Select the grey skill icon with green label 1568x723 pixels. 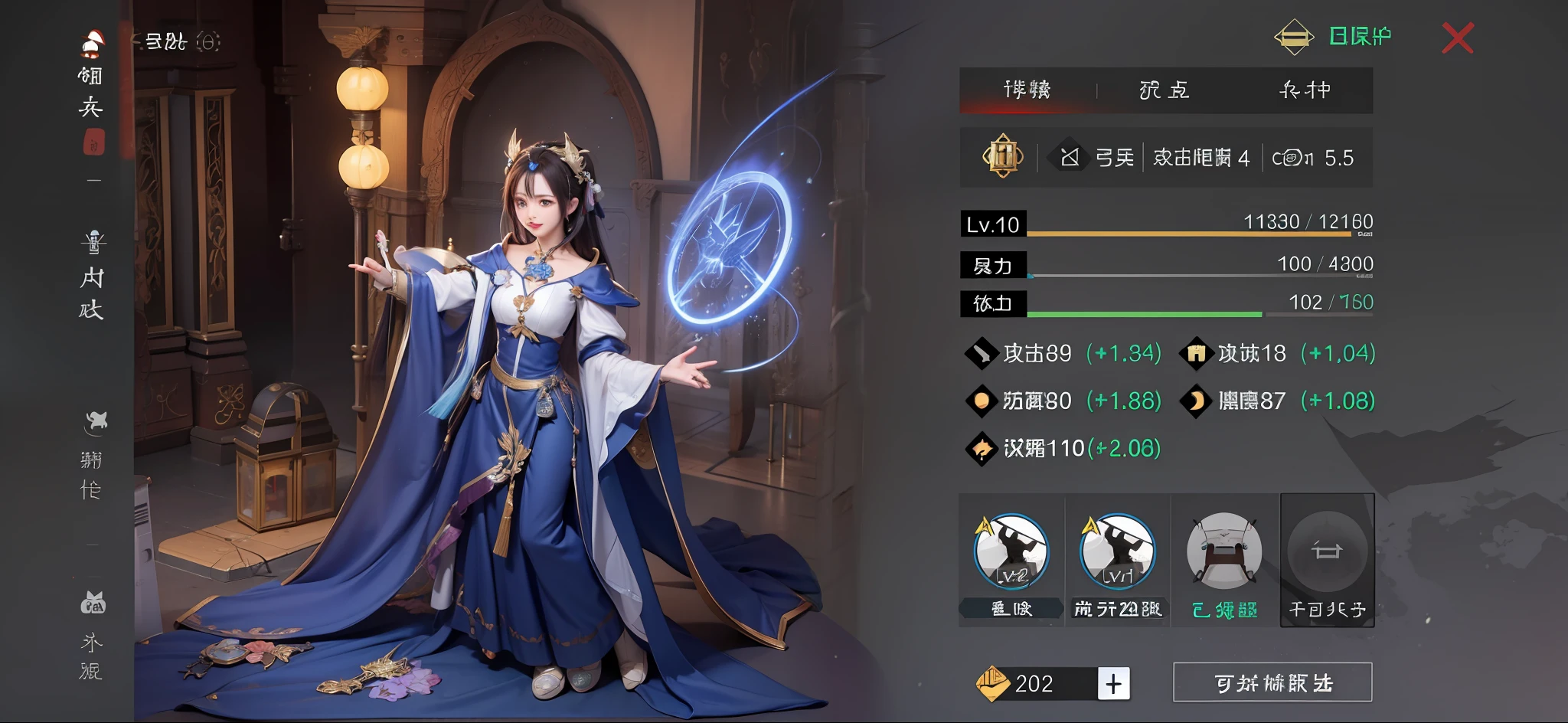click(1223, 552)
